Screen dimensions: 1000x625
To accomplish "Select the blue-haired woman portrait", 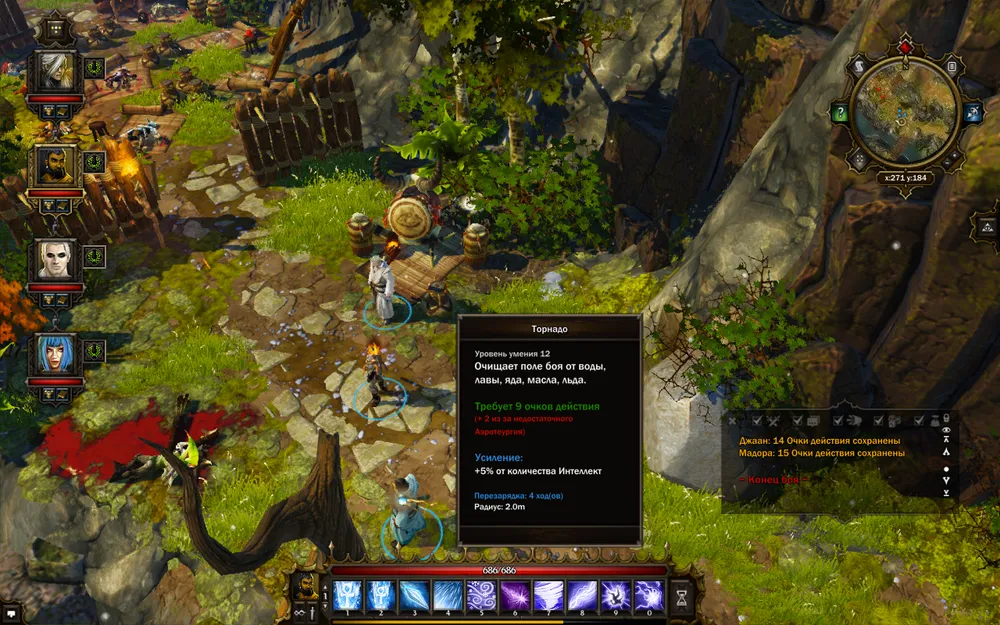I will coord(54,354).
